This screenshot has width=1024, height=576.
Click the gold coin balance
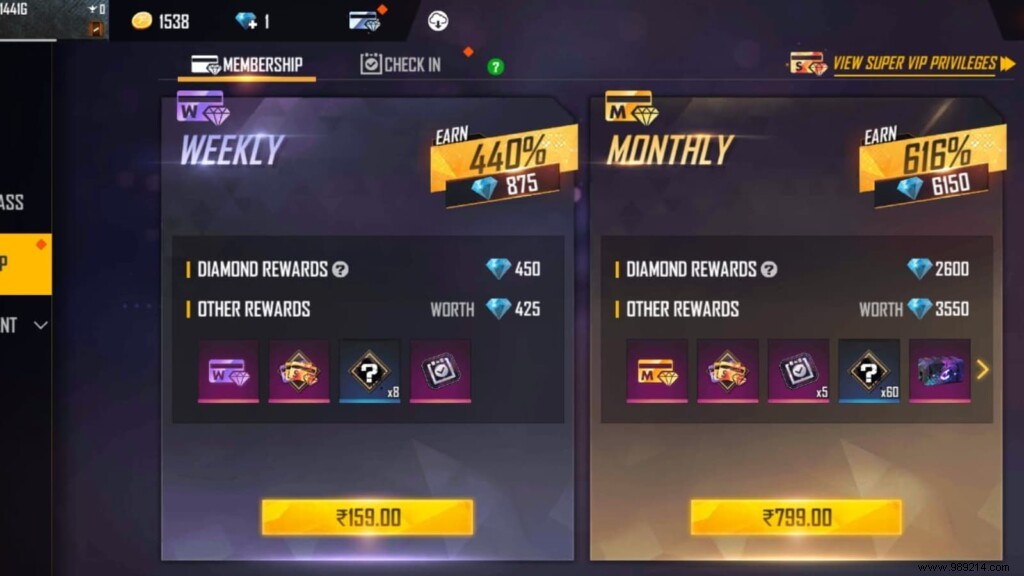pos(160,21)
